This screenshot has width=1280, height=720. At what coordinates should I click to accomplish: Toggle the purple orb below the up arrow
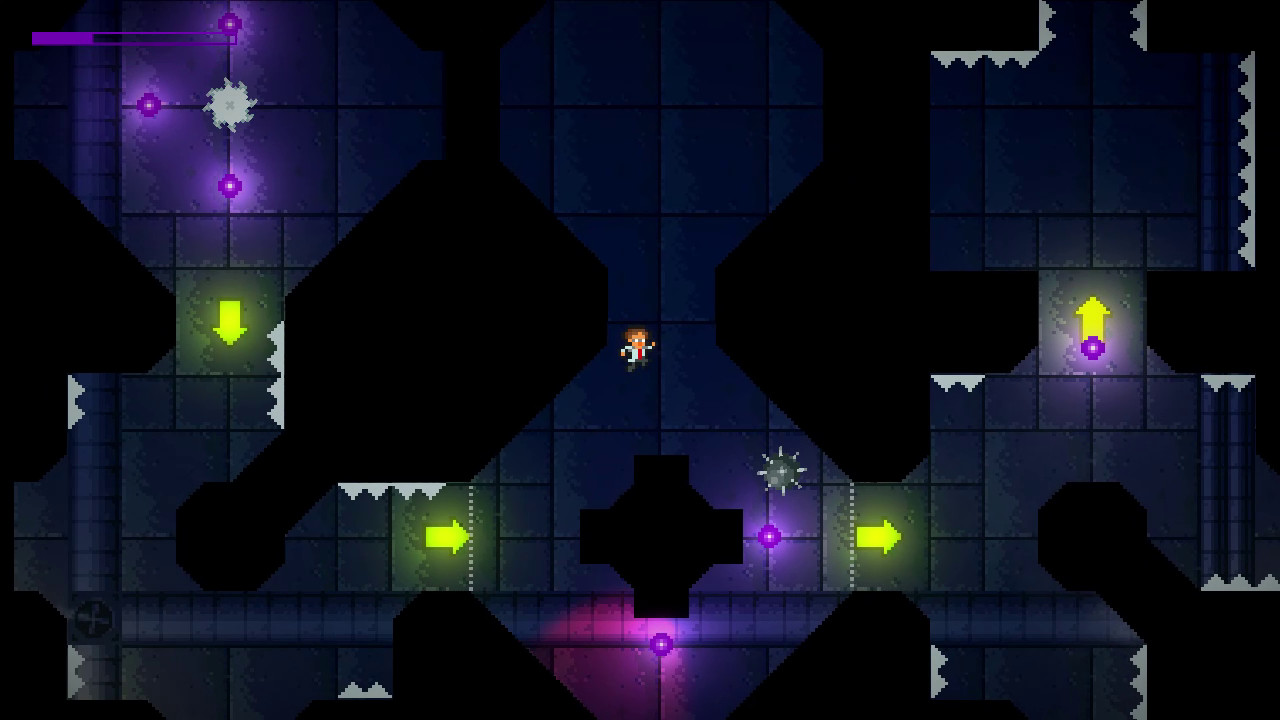(1092, 349)
